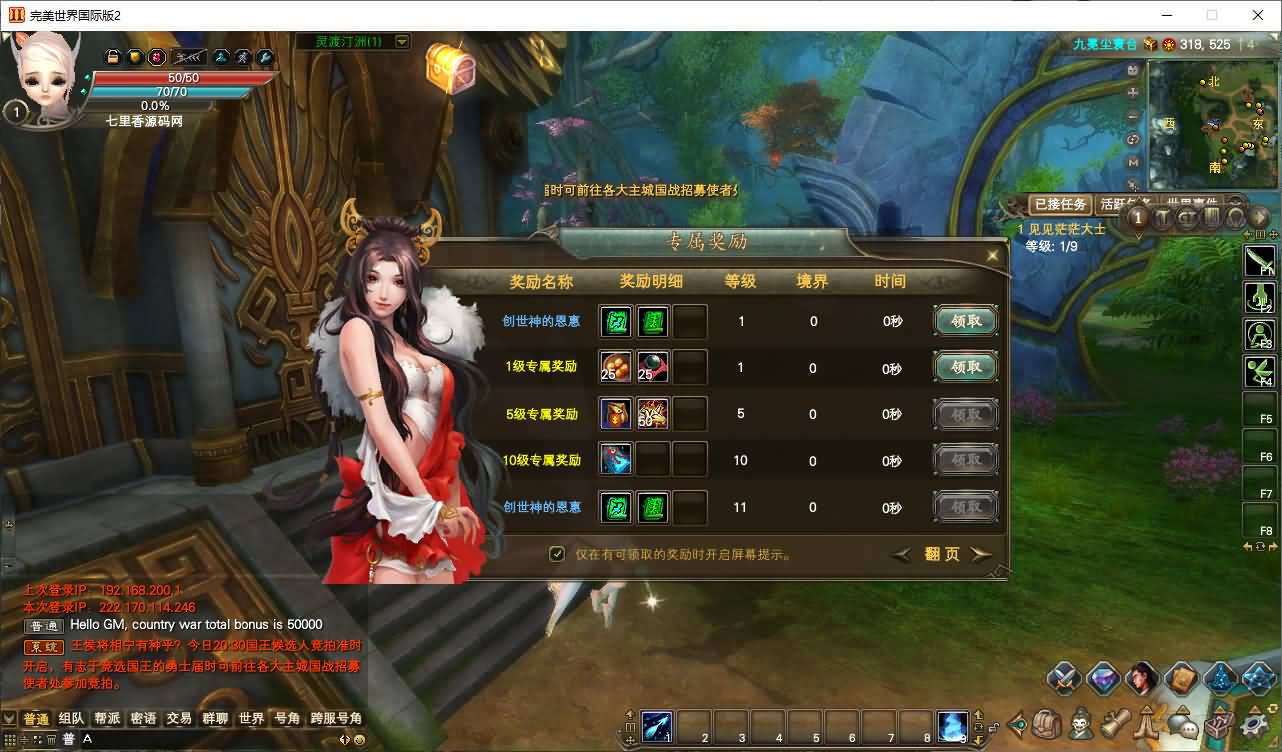Select the character profile face icon
This screenshot has width=1282, height=752.
pyautogui.click(x=1141, y=678)
